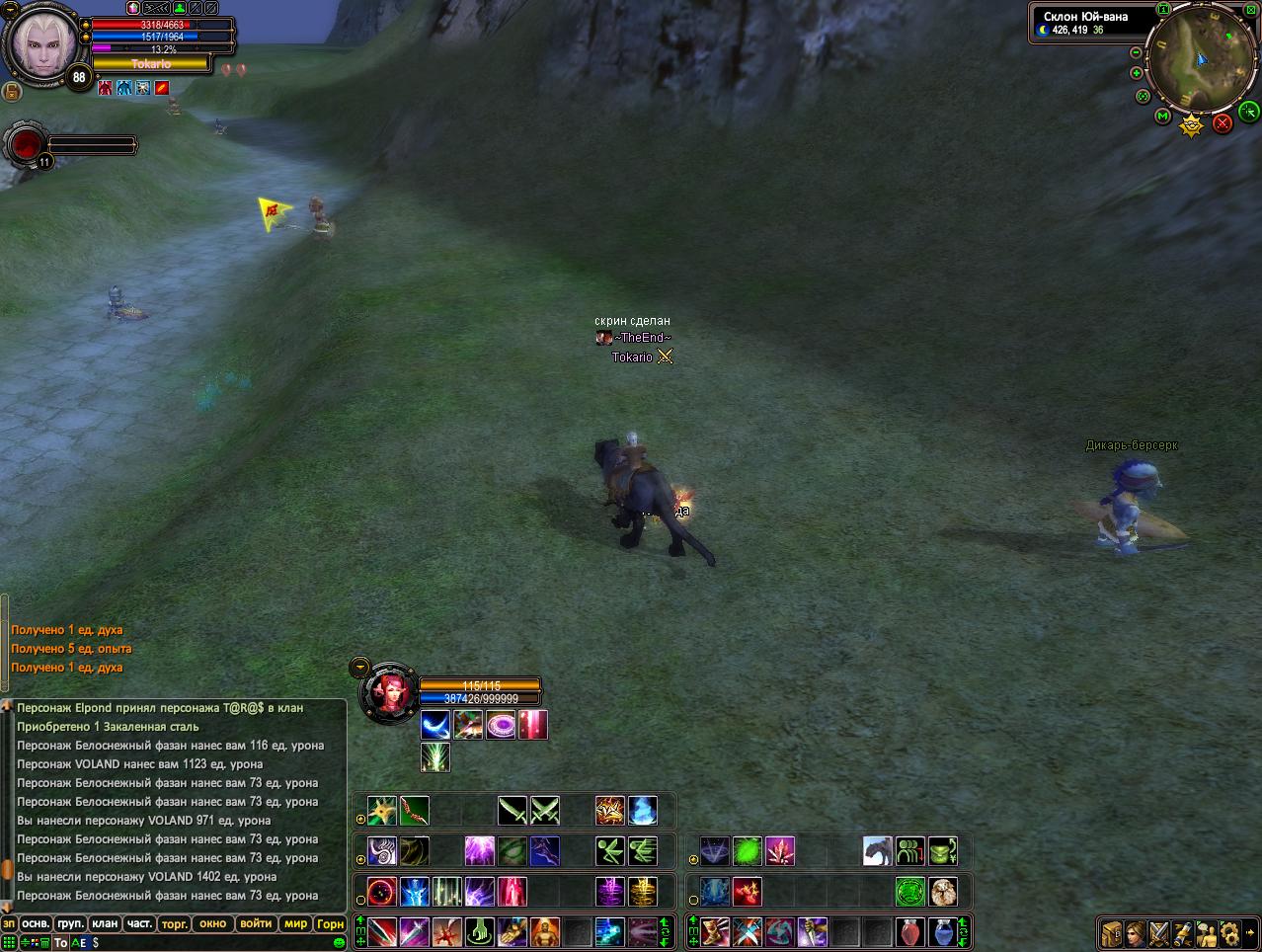The width and height of the screenshot is (1262, 952).
Task: Activate the green crossed blades skill
Action: (545, 812)
